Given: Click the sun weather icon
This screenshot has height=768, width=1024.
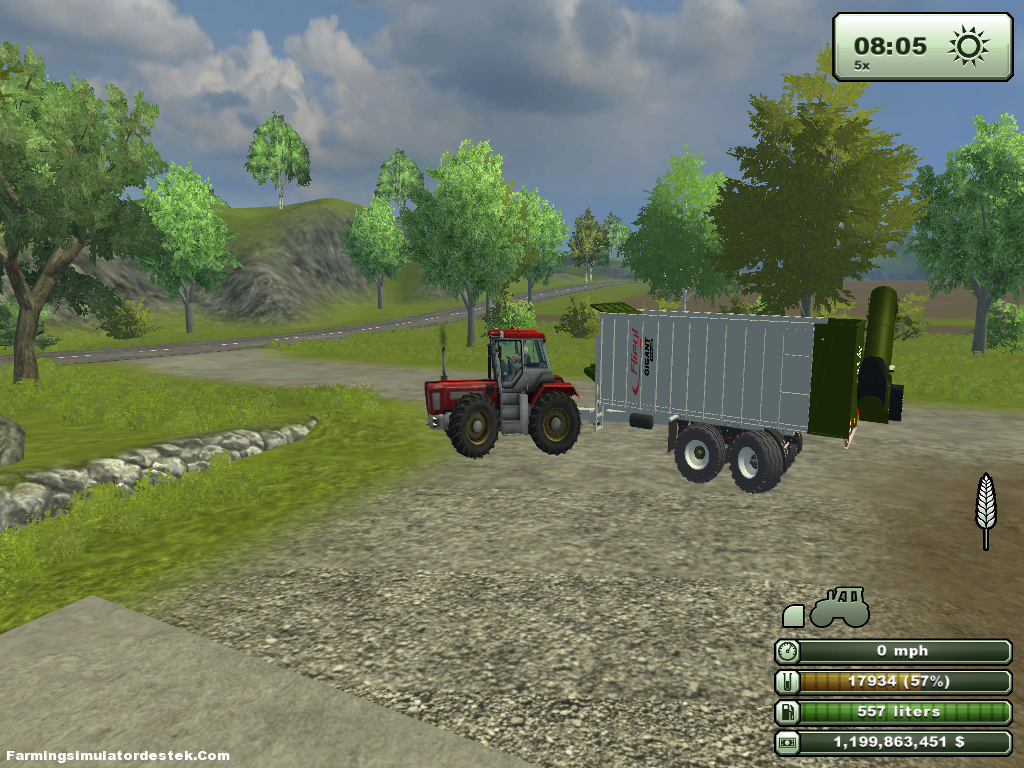Looking at the screenshot, I should click(968, 46).
